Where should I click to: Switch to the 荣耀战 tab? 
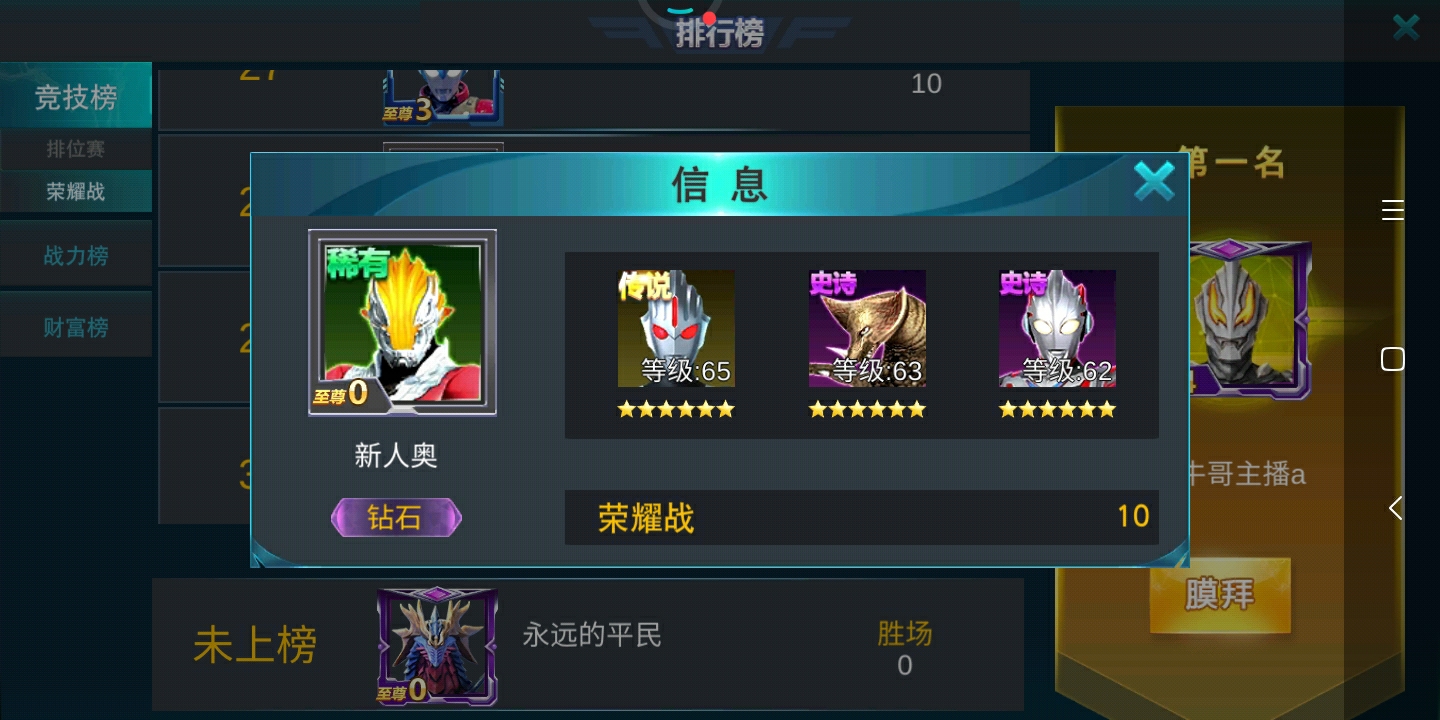click(75, 191)
